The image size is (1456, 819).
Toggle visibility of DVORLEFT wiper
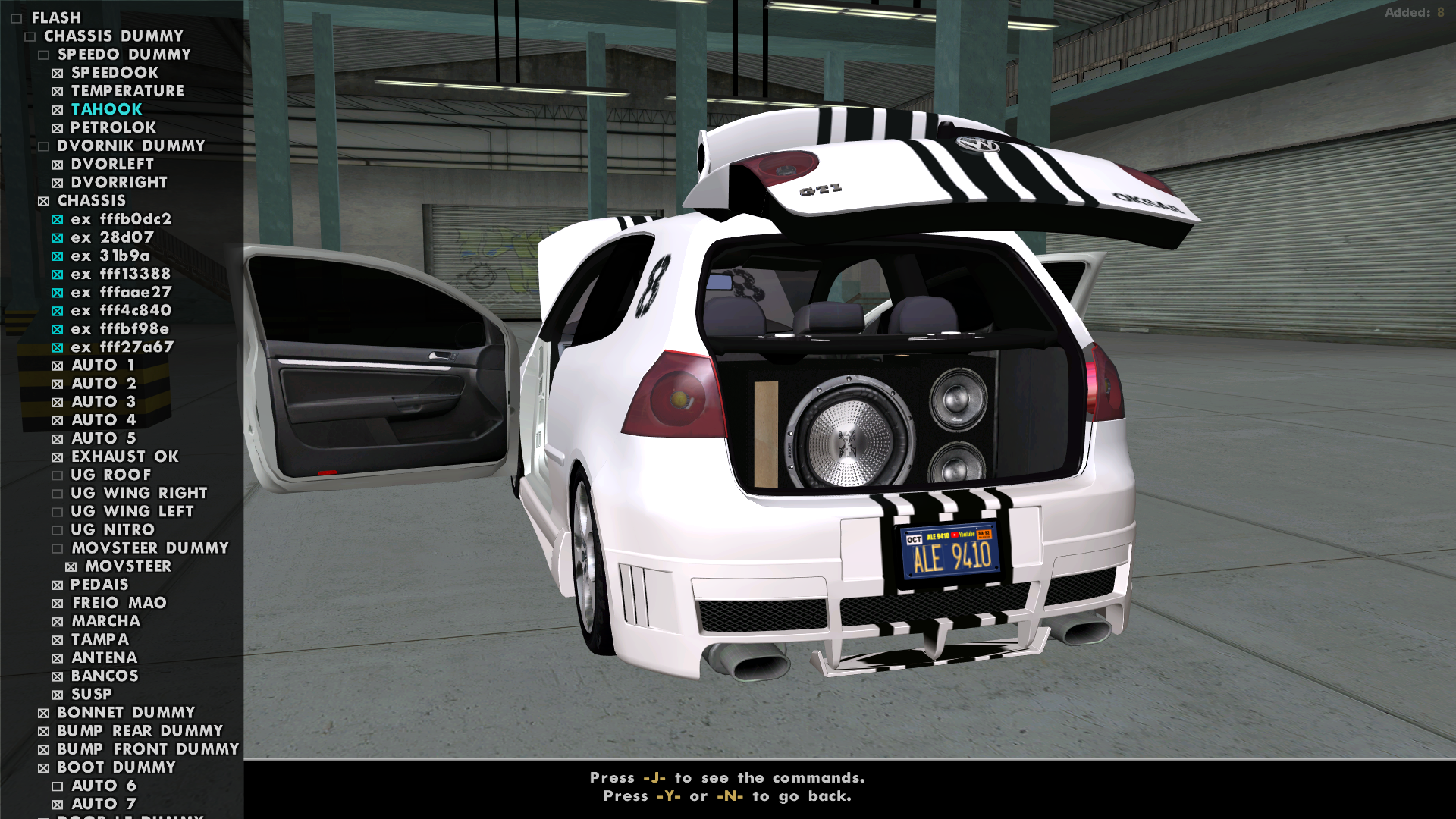pos(59,164)
